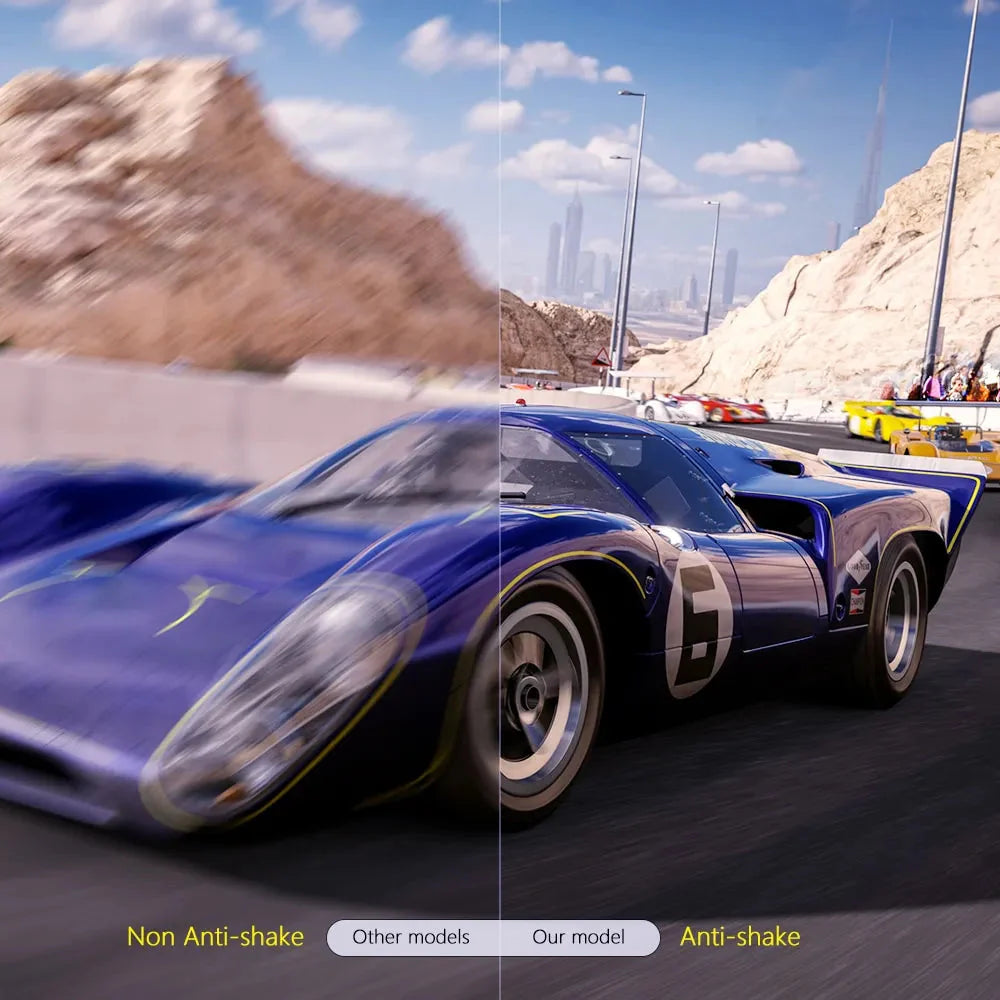Select the Other models segment
This screenshot has height=1000, width=1000.
pyautogui.click(x=411, y=937)
